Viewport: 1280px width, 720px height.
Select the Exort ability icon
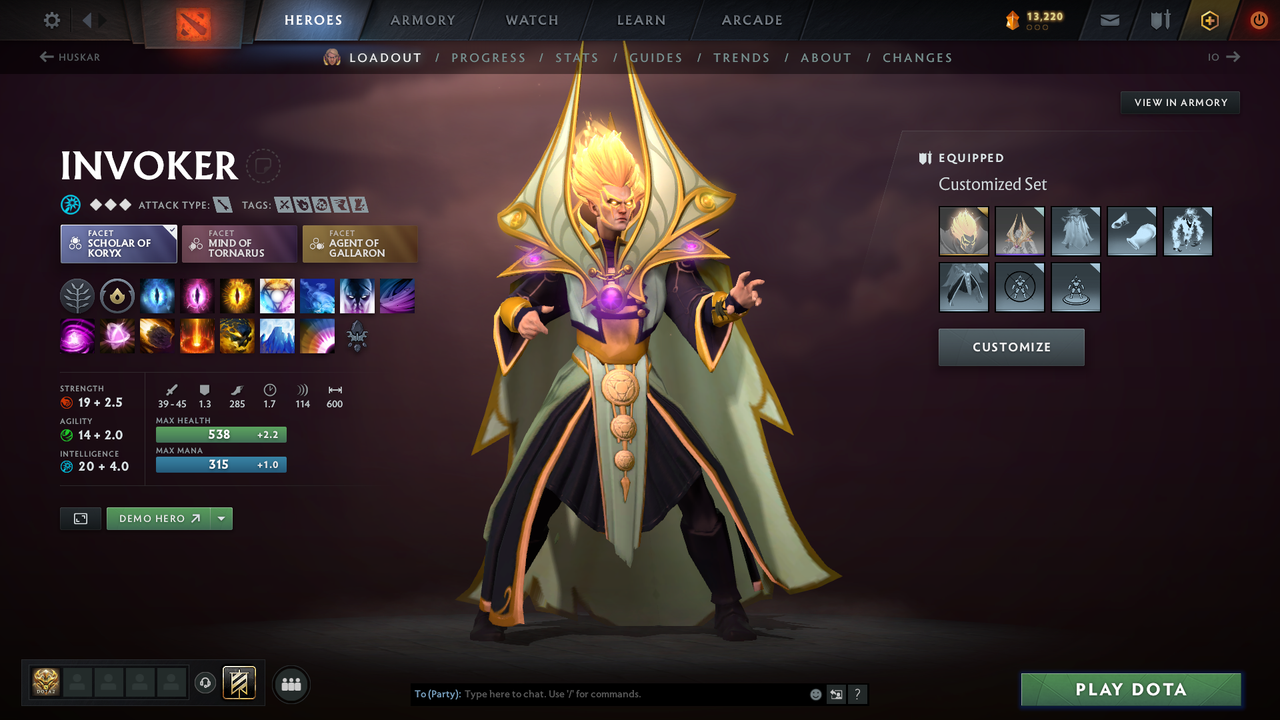pyautogui.click(x=237, y=295)
